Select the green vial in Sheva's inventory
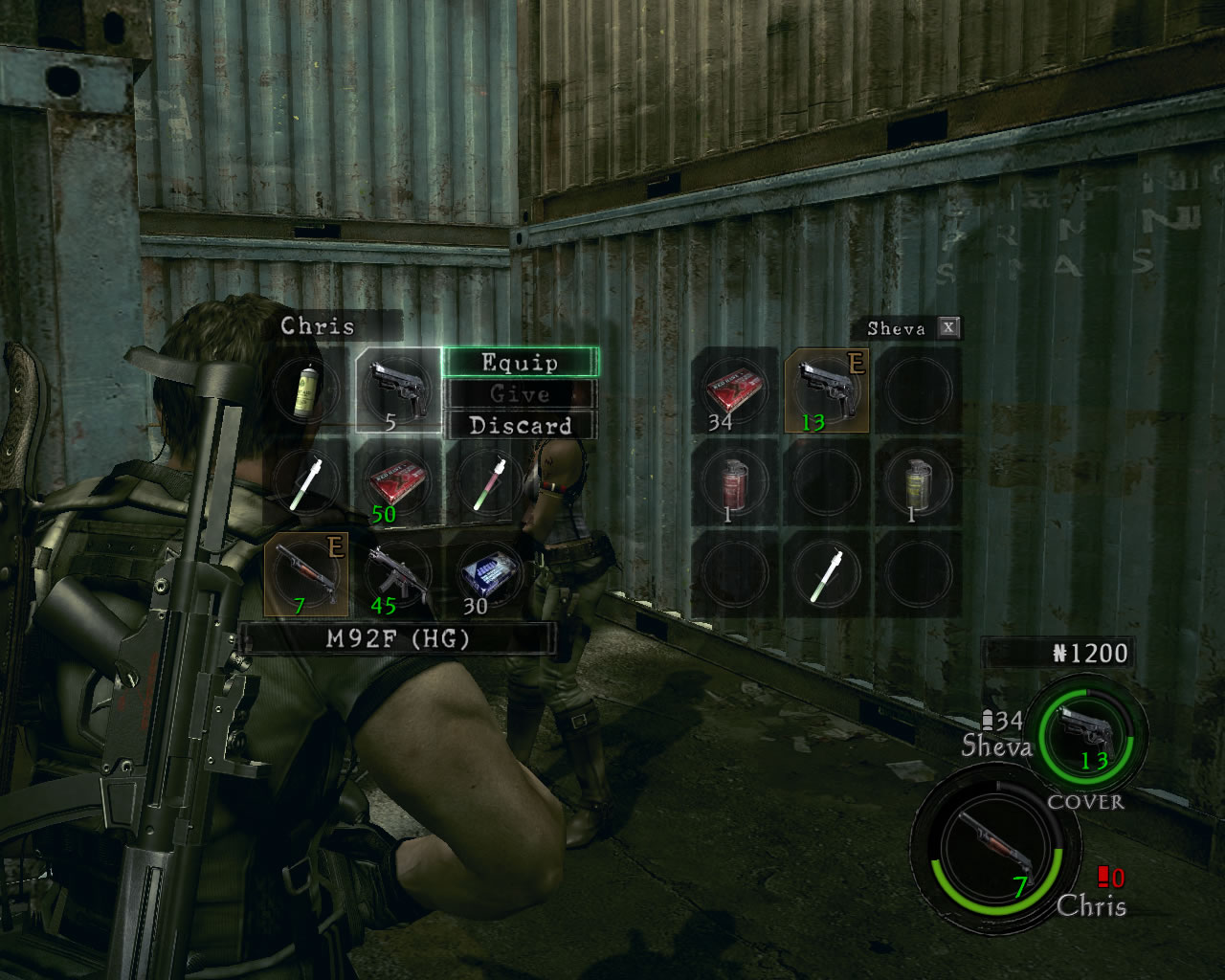1225x980 pixels. coord(825,574)
